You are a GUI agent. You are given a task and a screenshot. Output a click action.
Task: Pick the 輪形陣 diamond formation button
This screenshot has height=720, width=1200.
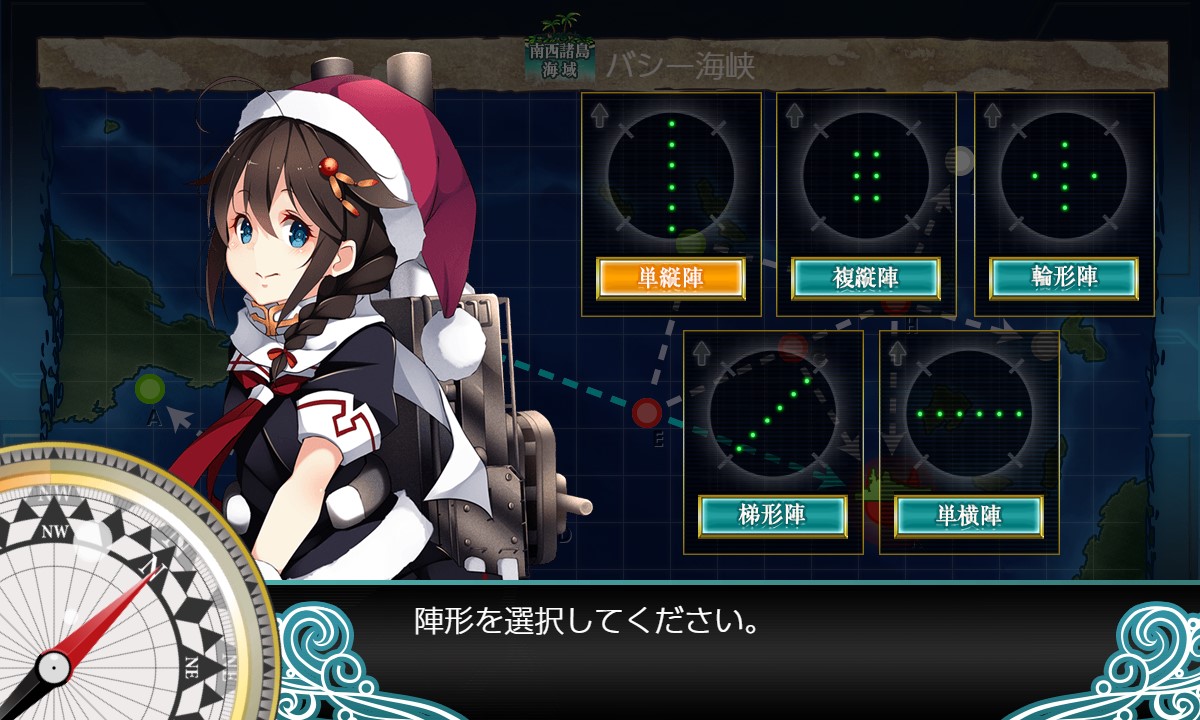click(x=1064, y=278)
